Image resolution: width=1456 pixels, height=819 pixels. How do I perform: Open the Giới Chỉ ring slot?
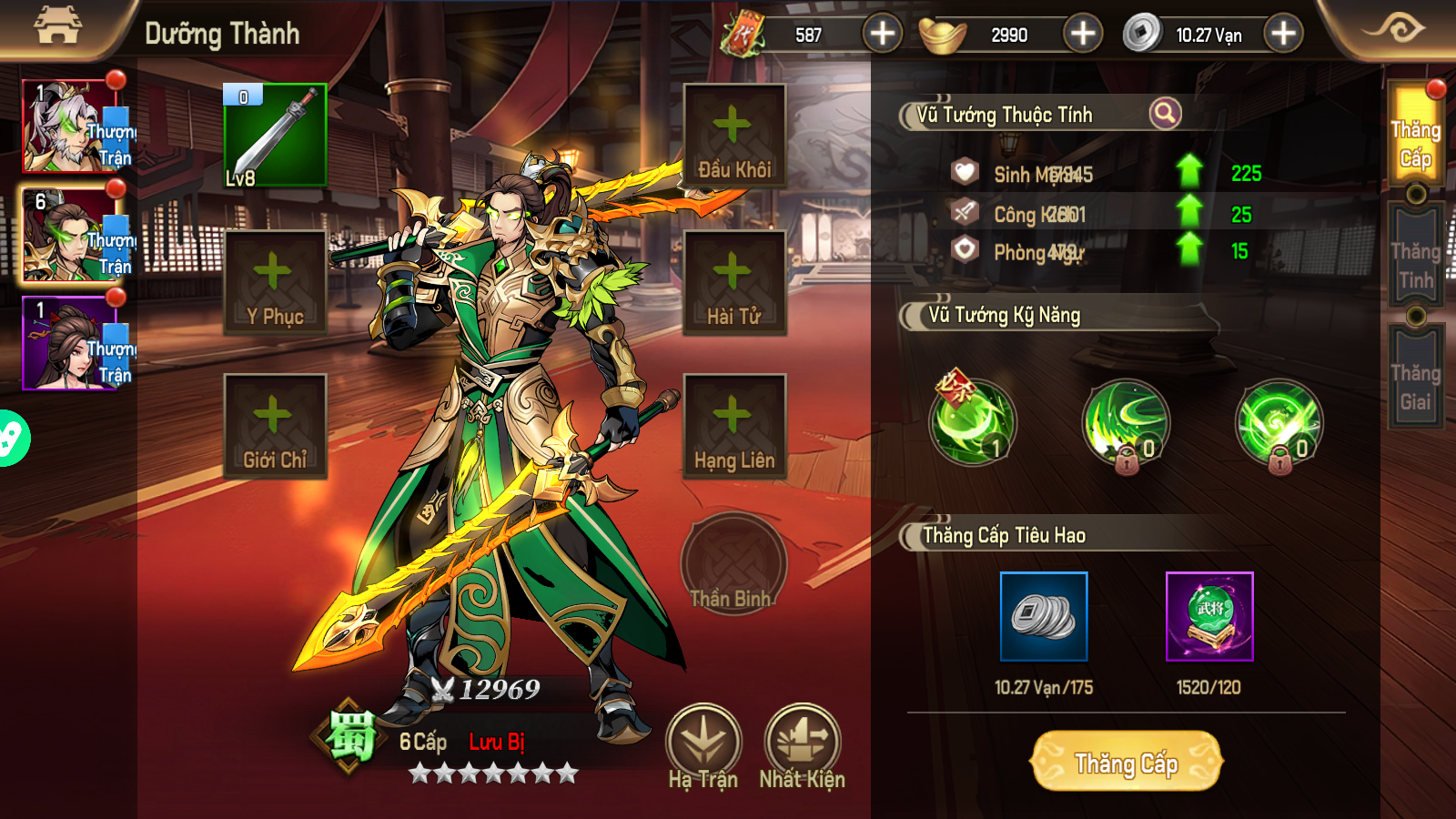pyautogui.click(x=275, y=426)
